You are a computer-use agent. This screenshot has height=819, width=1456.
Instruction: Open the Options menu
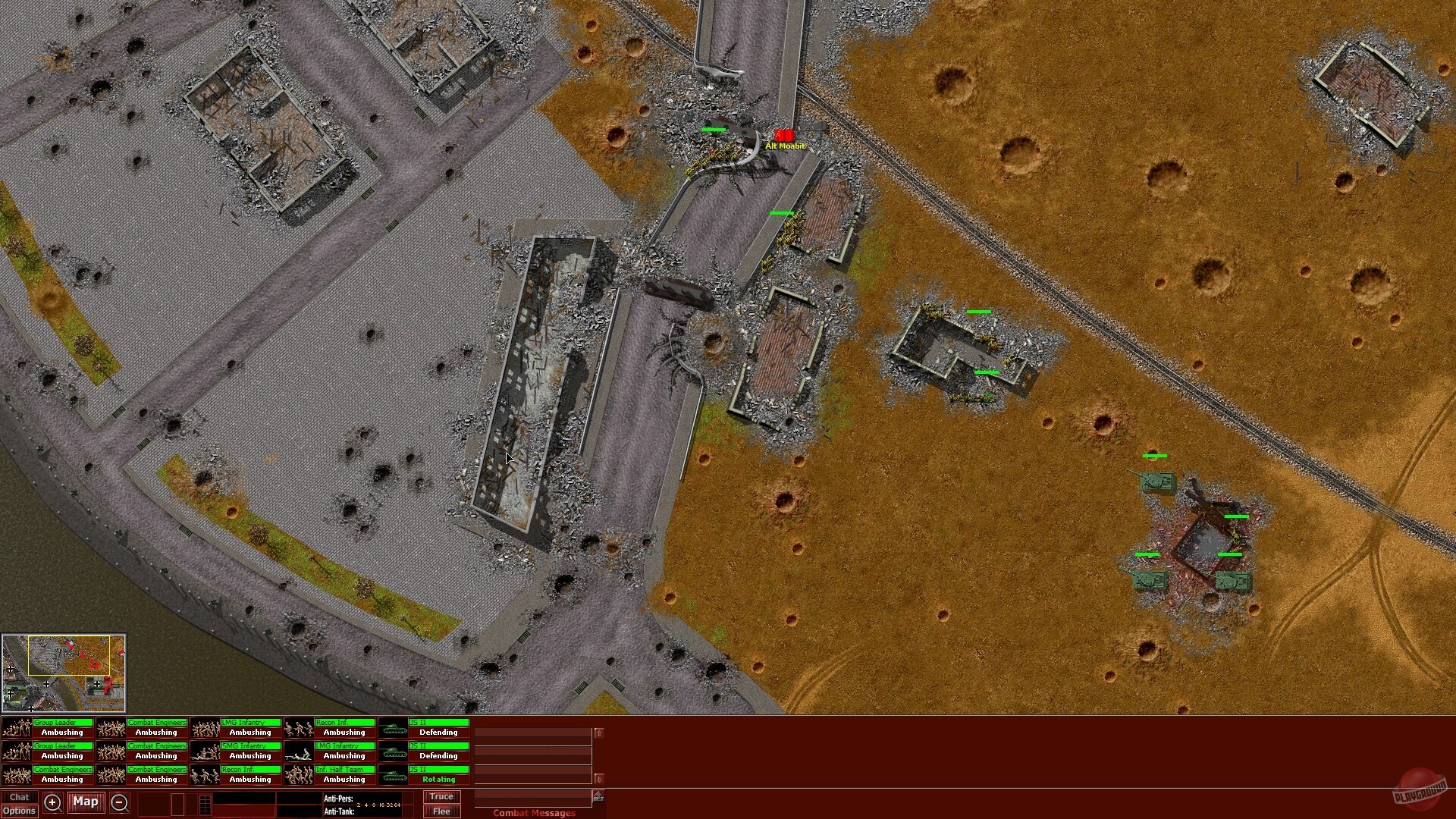[20, 811]
